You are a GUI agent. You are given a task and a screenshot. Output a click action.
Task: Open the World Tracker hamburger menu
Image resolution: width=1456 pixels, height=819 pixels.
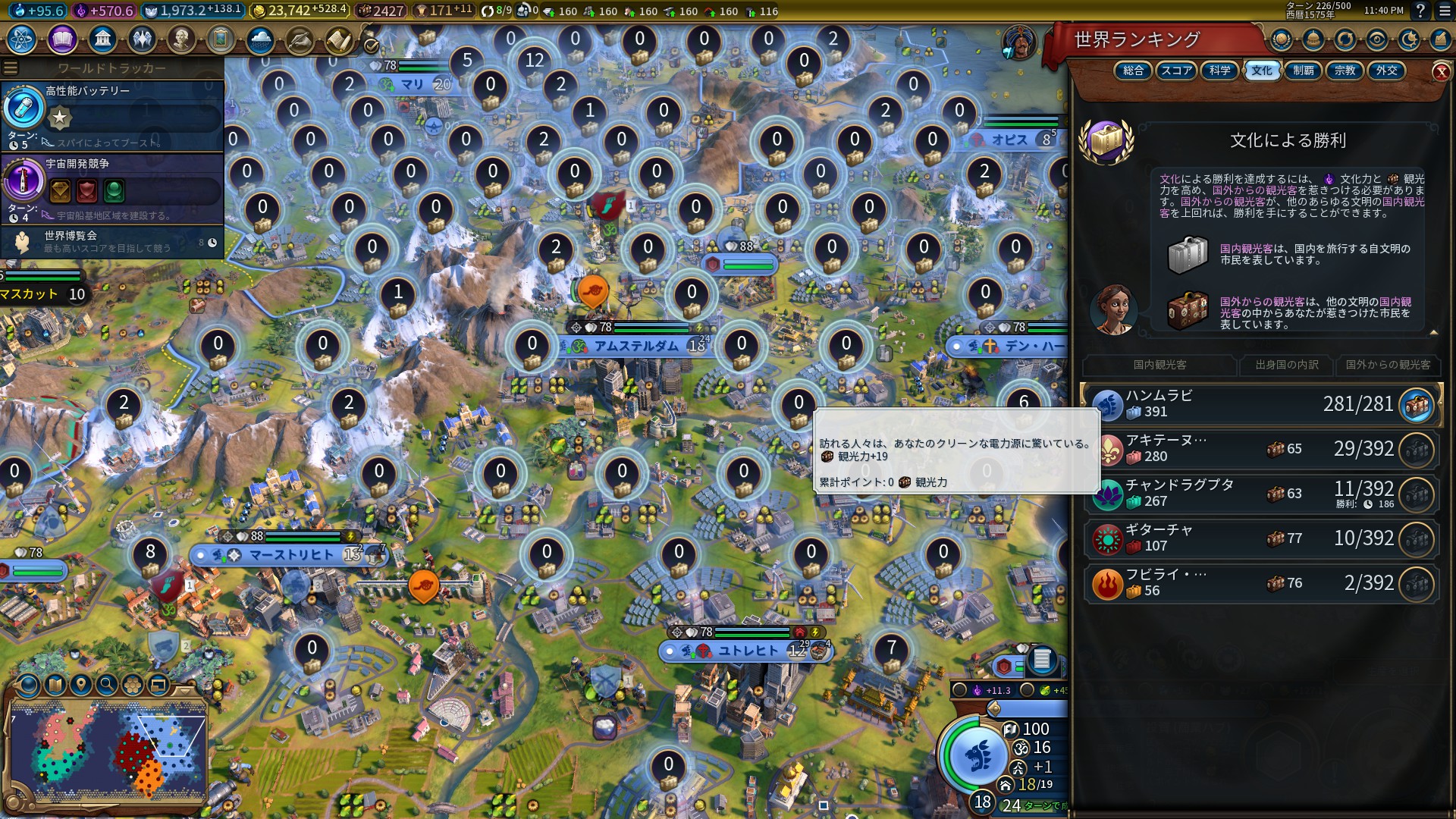coord(9,67)
